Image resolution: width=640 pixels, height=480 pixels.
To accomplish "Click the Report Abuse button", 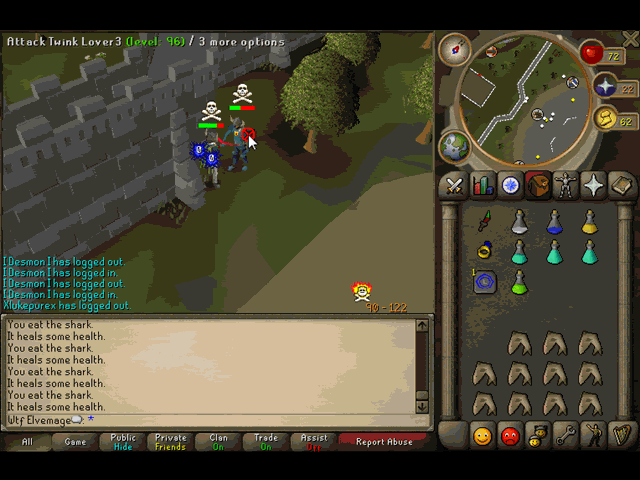I will tap(384, 441).
